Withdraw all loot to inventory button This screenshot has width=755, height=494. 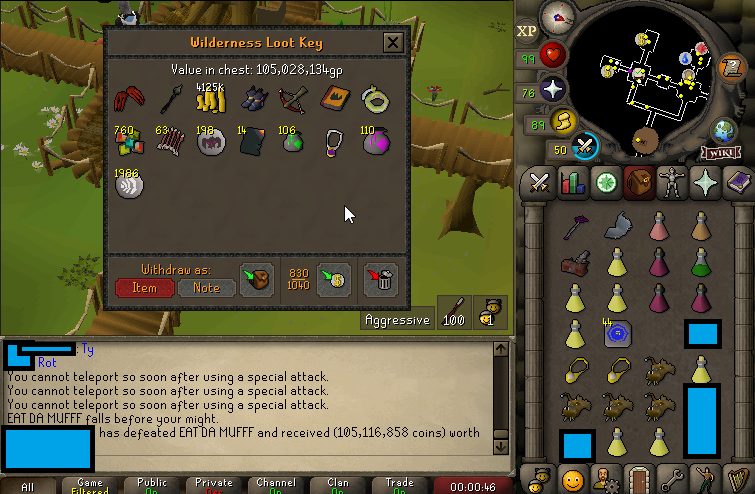(x=256, y=278)
